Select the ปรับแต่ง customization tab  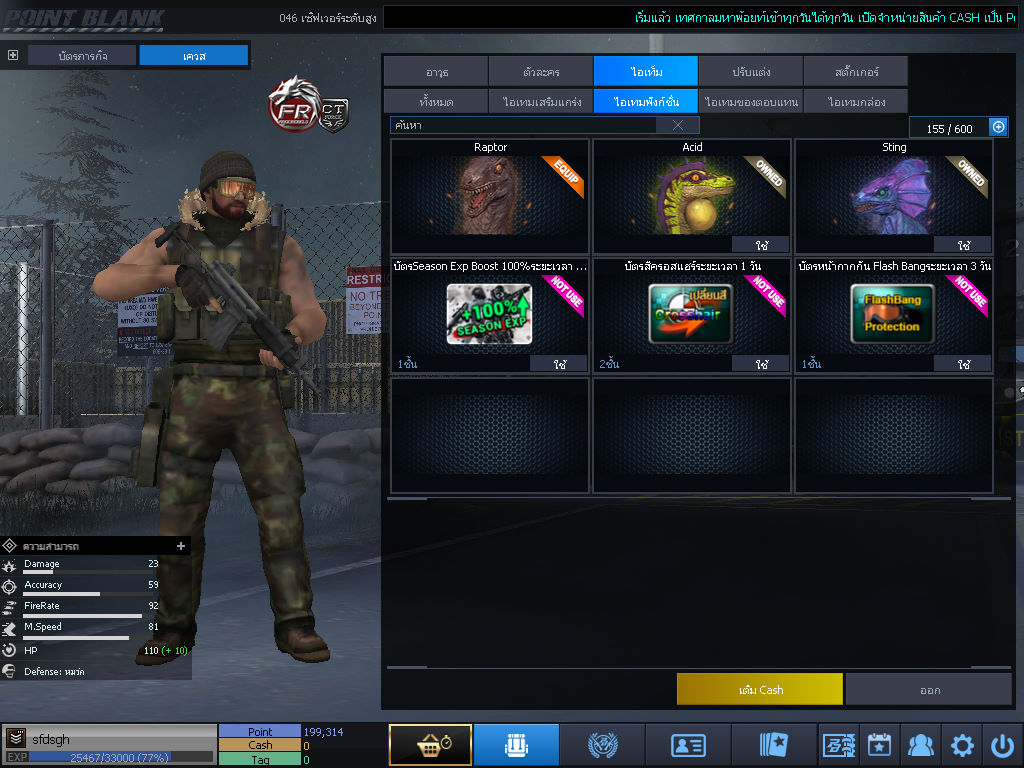coord(750,72)
